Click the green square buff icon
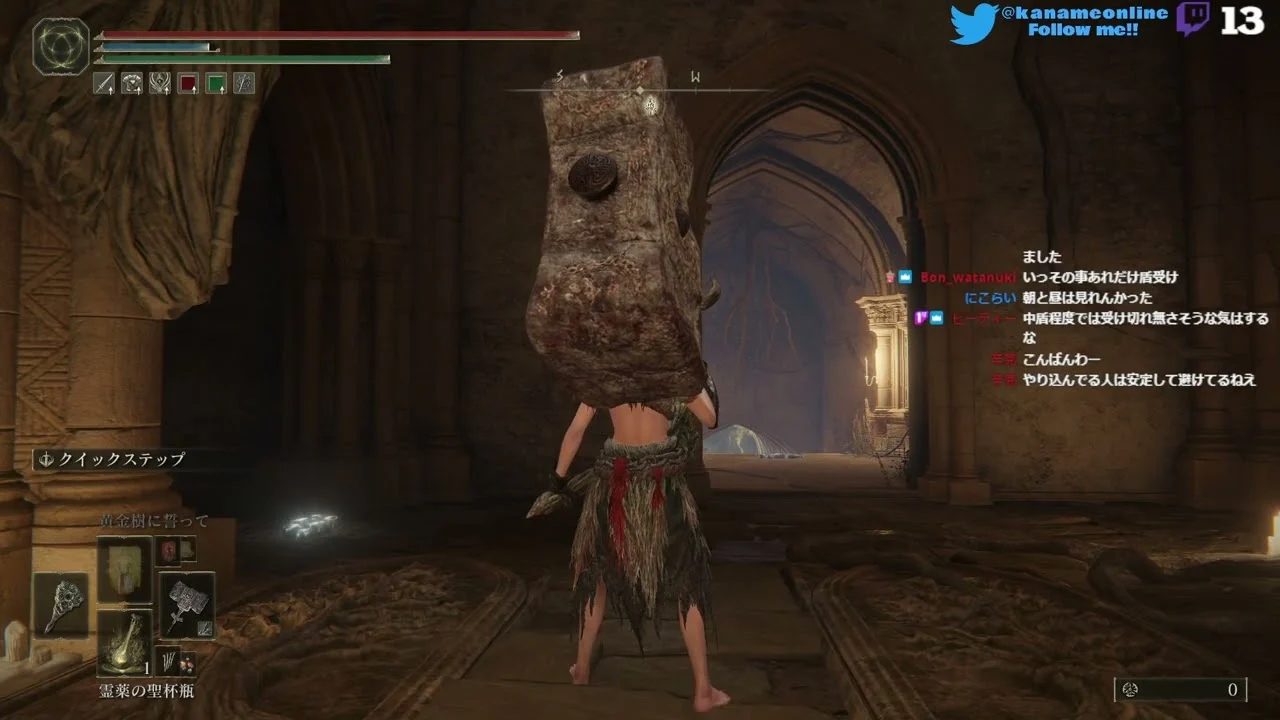The width and height of the screenshot is (1280, 720). tap(216, 84)
